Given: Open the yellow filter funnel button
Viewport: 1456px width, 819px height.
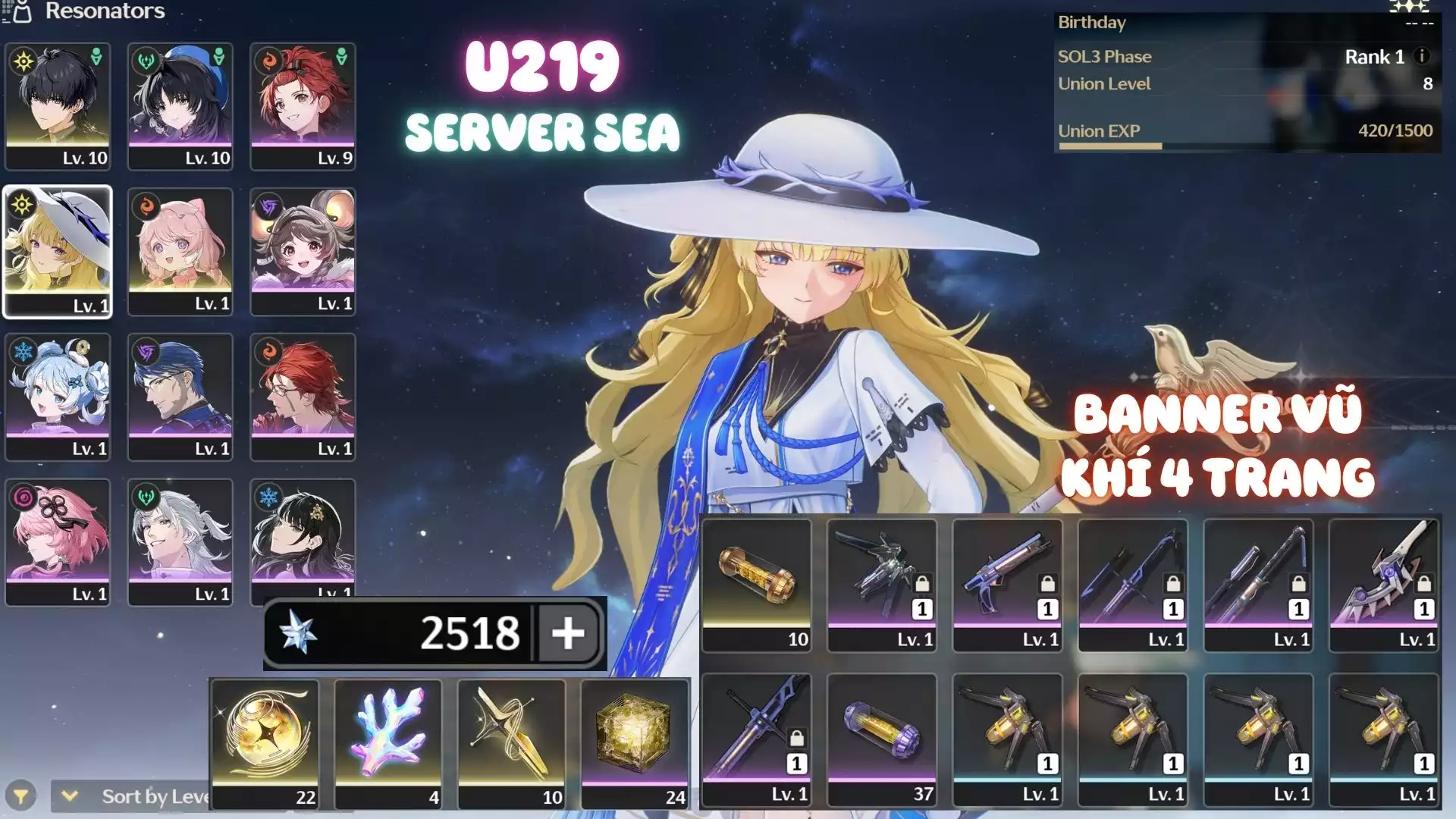Looking at the screenshot, I should coord(21,796).
